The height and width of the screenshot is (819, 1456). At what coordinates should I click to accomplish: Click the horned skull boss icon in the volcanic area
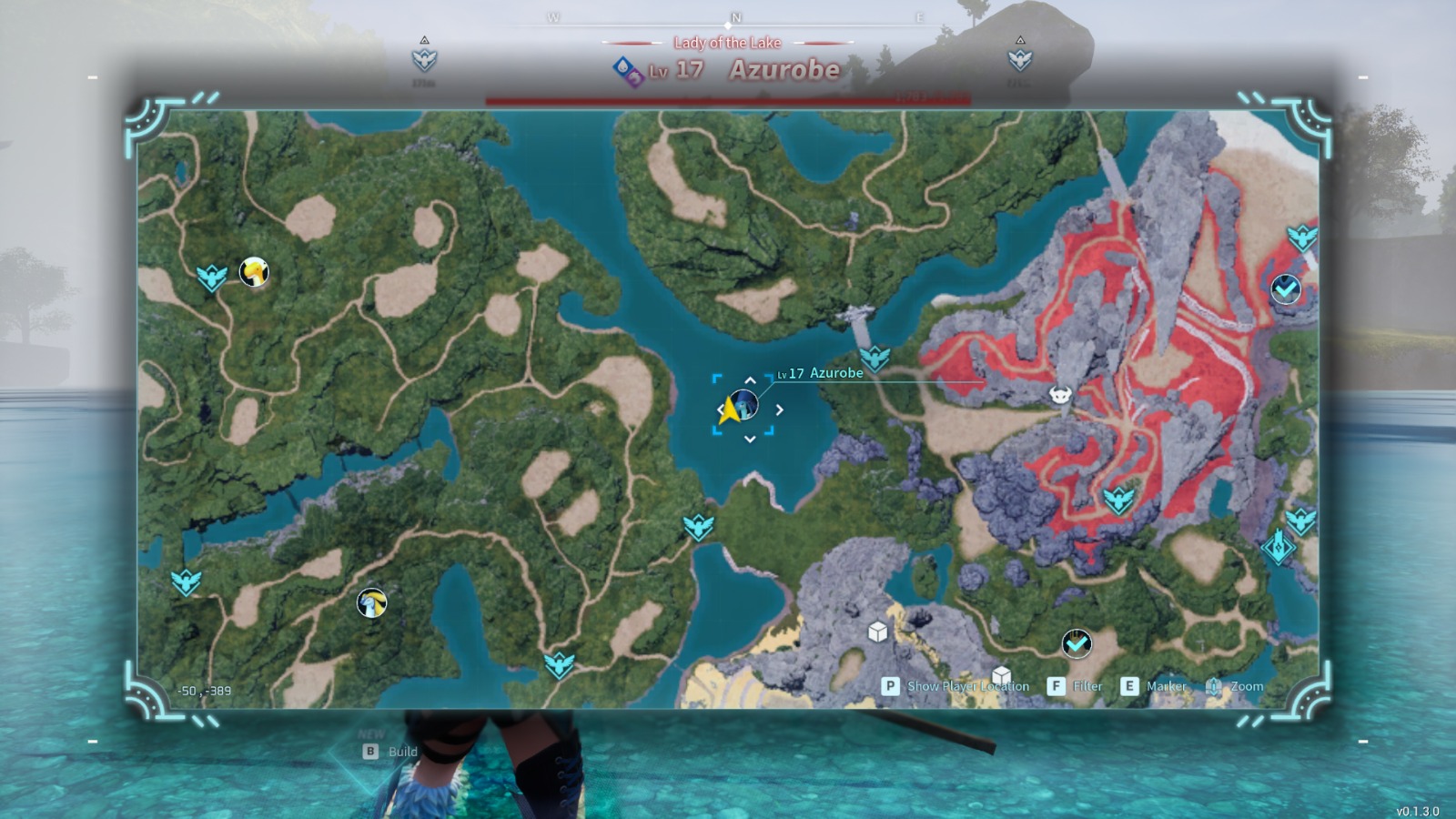[x=1059, y=395]
